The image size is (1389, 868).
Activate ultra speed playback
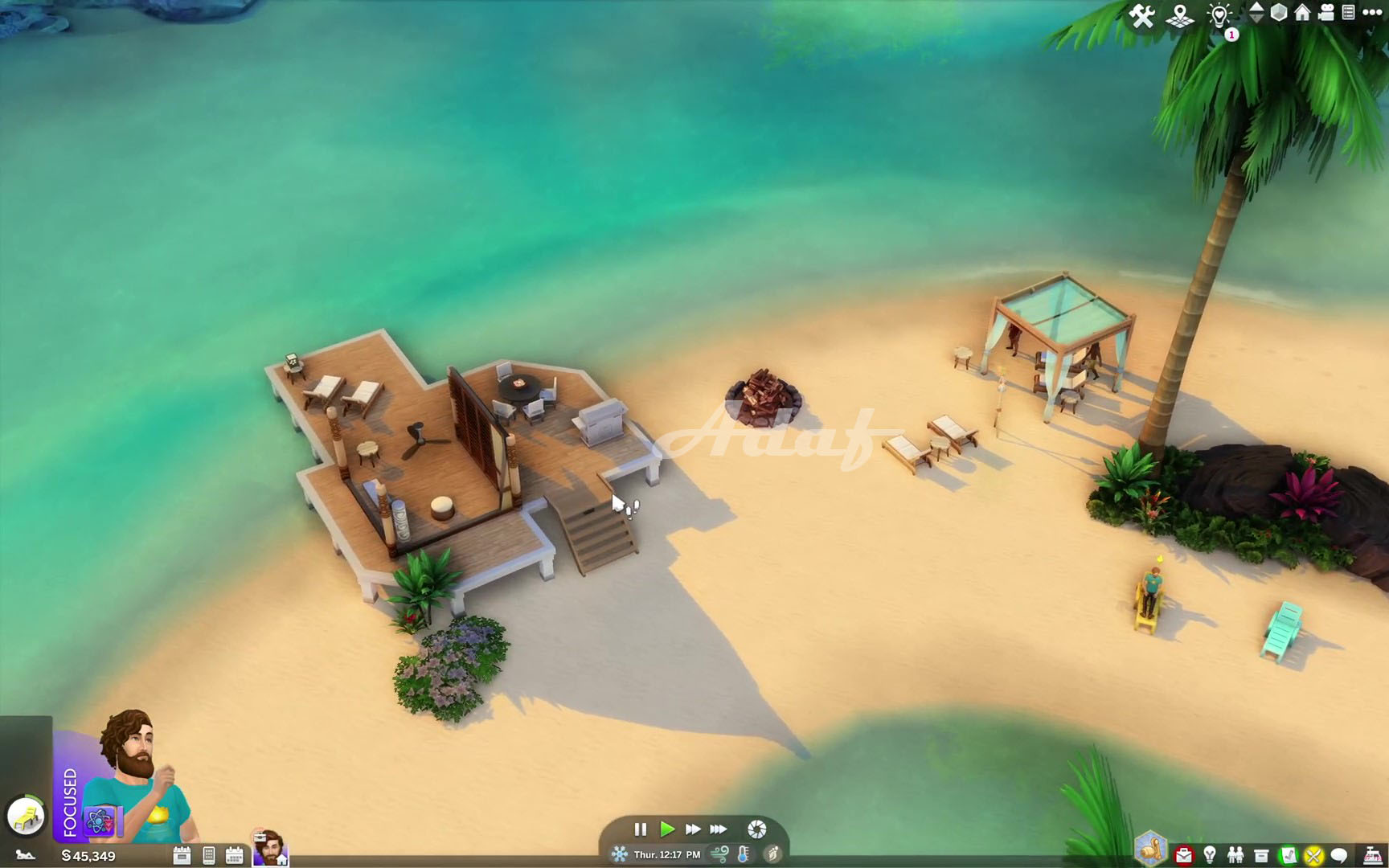[718, 830]
